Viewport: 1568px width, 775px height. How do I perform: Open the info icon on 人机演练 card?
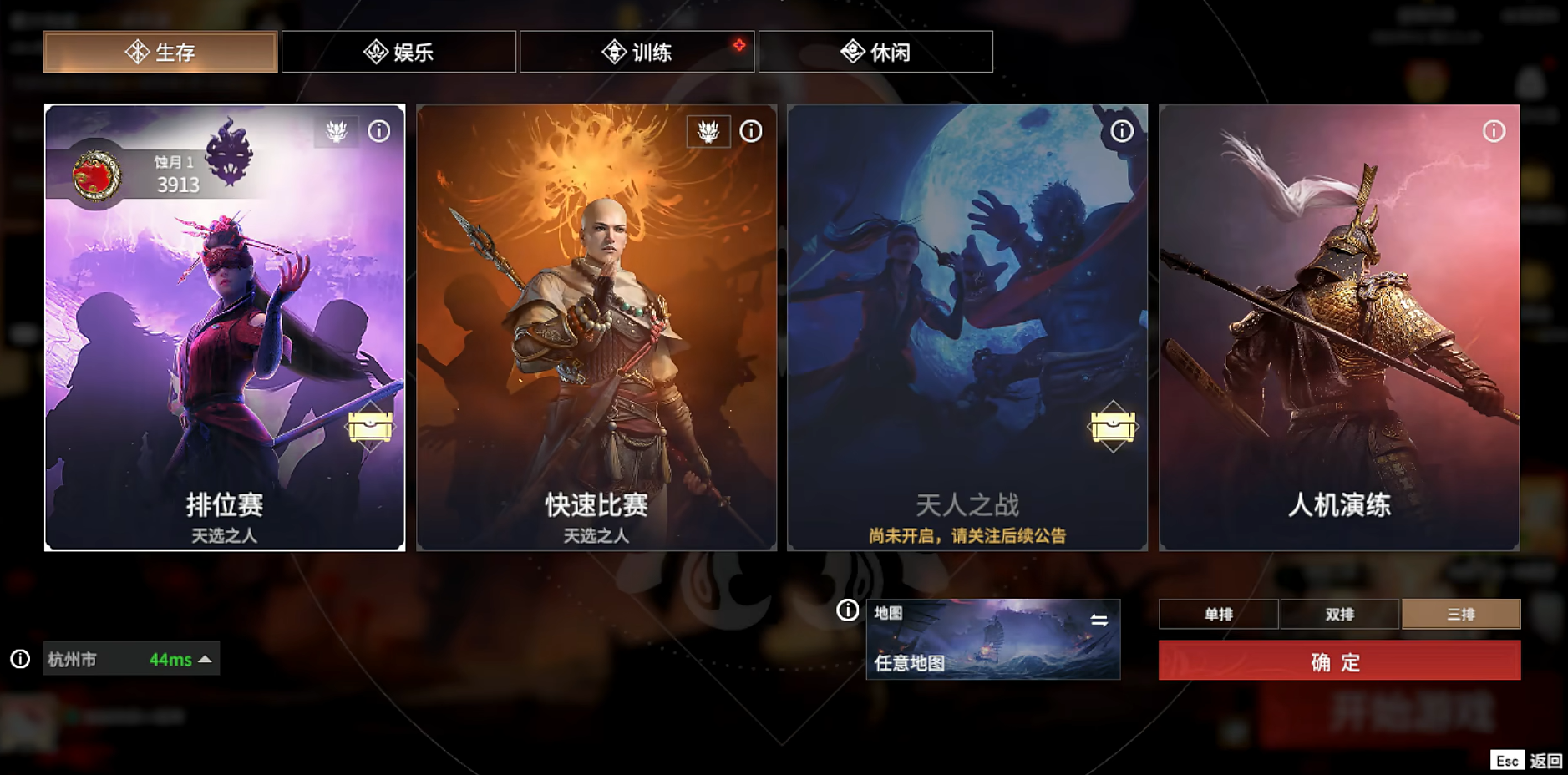pyautogui.click(x=1494, y=130)
